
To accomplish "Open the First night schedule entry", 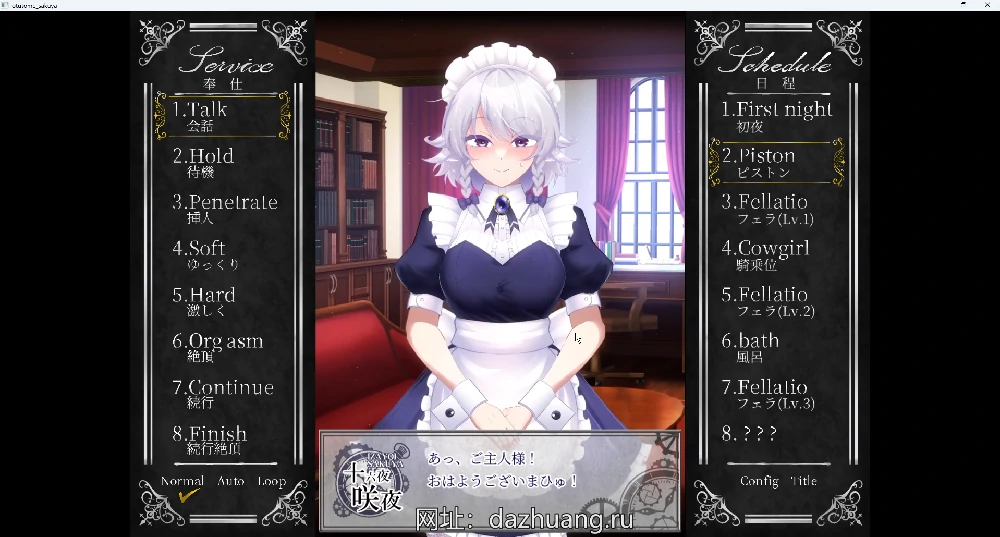I will click(777, 115).
